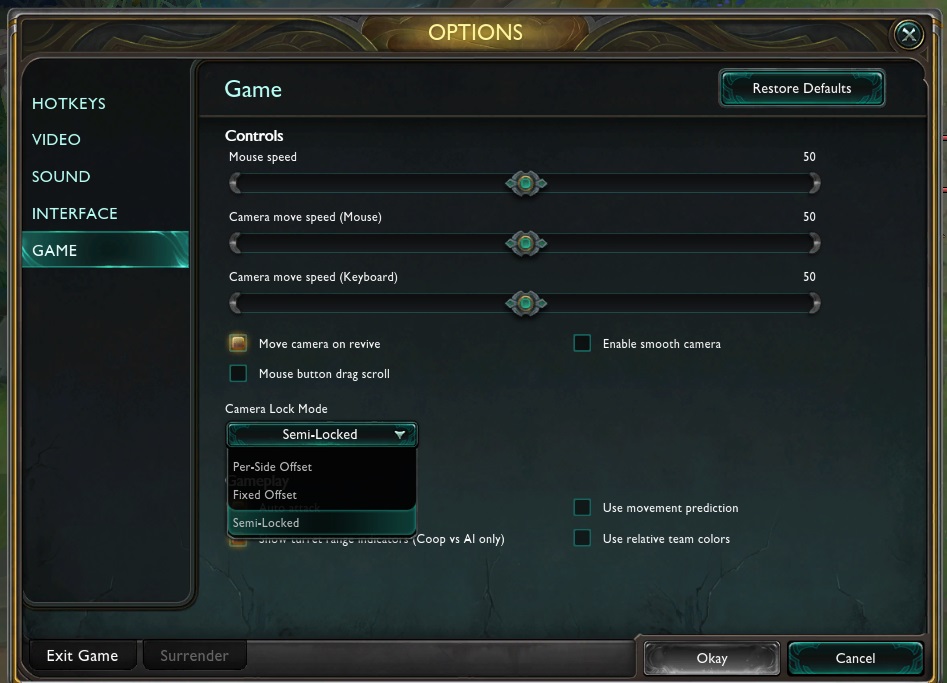The image size is (947, 683).
Task: Confirm settings with the Okay button
Action: click(x=711, y=658)
